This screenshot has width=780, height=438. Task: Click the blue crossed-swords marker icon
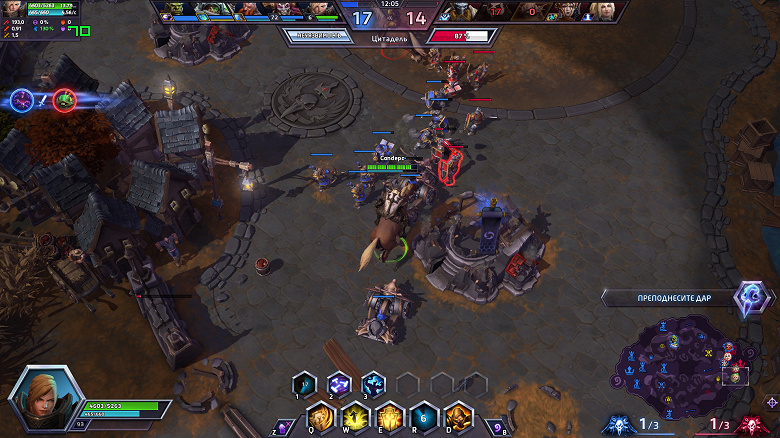[22, 99]
